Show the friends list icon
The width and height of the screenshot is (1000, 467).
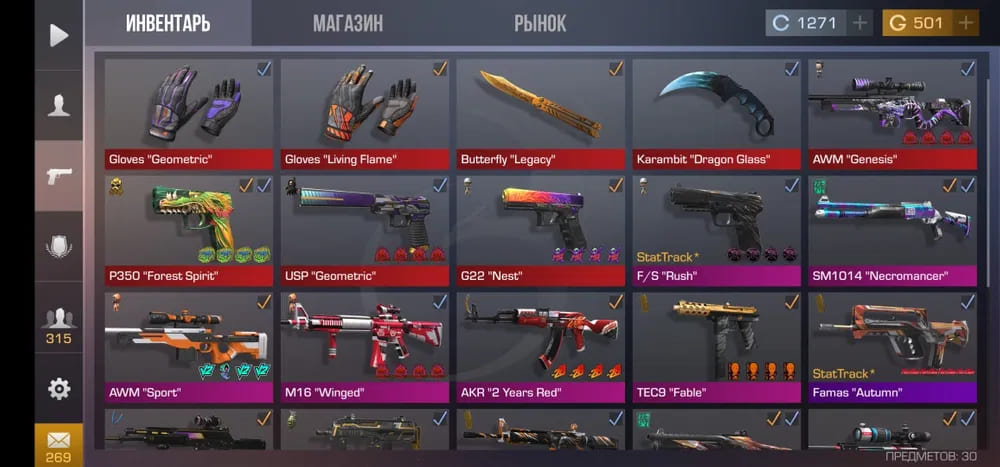pyautogui.click(x=59, y=324)
